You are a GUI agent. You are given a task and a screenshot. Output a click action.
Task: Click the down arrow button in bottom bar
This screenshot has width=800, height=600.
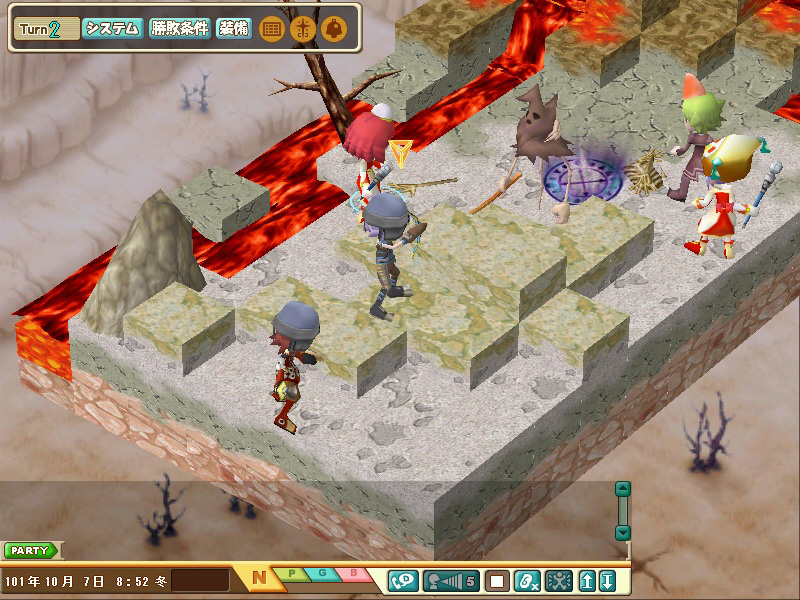coord(607,580)
